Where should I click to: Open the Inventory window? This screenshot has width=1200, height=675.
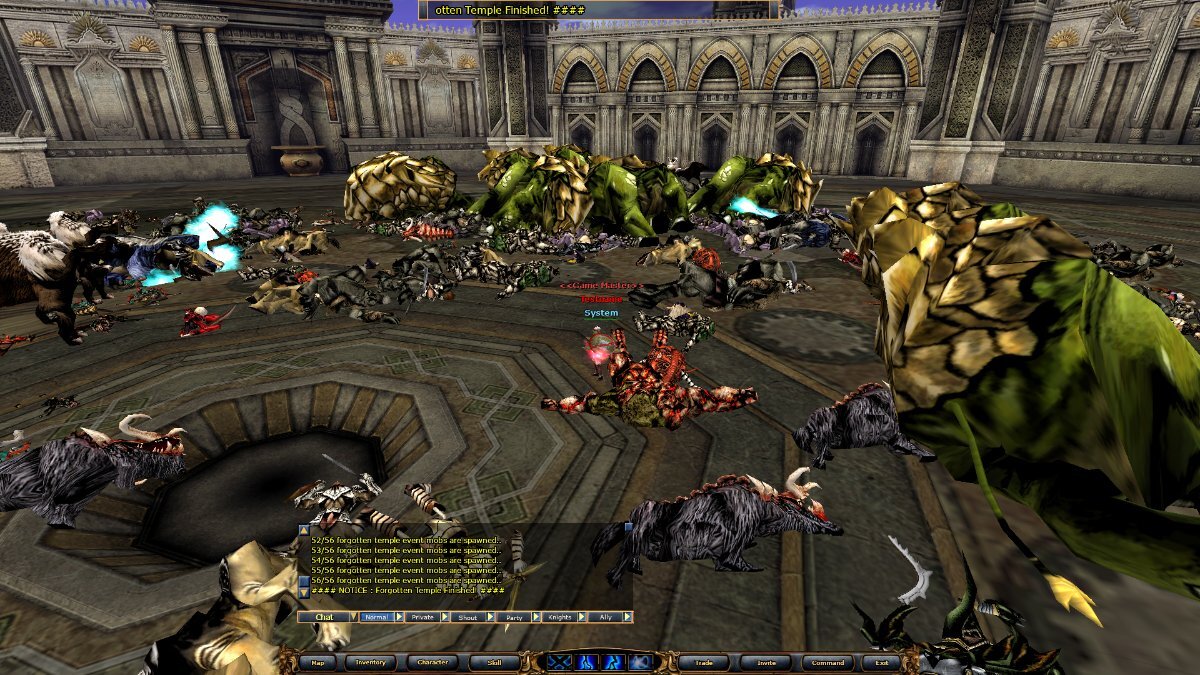coord(371,662)
